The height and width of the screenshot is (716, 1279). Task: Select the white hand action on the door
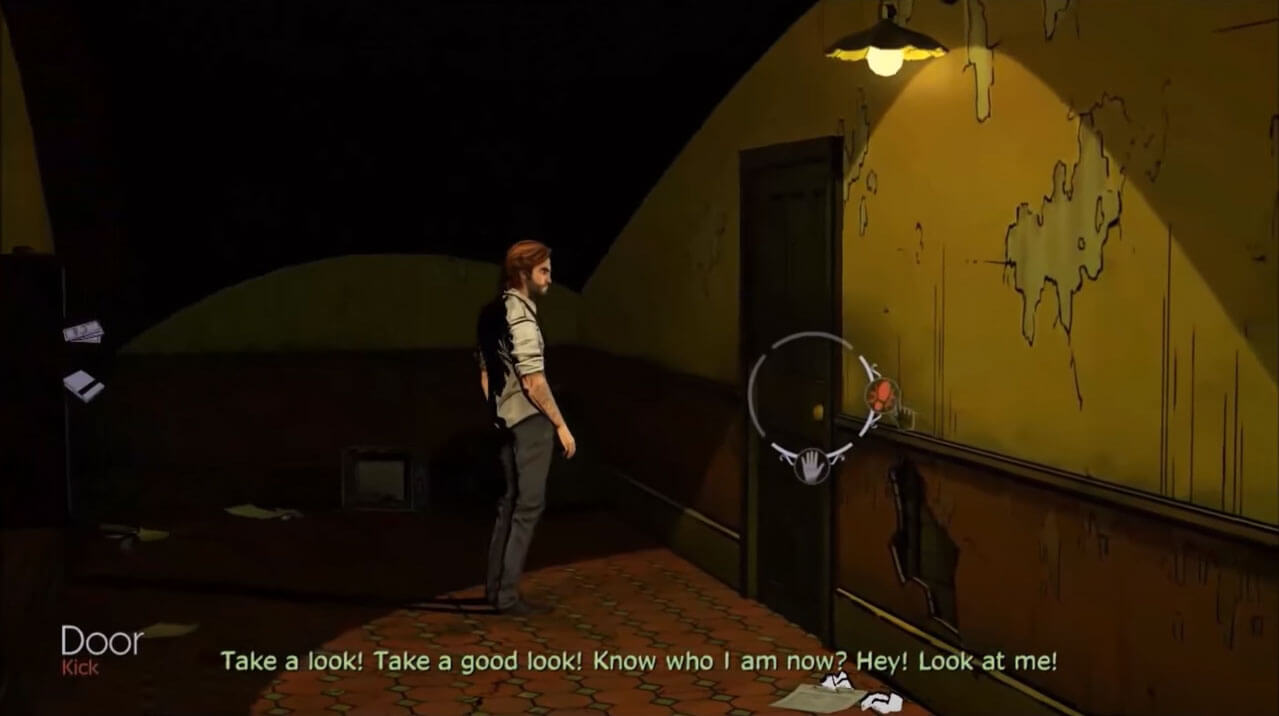click(x=811, y=465)
